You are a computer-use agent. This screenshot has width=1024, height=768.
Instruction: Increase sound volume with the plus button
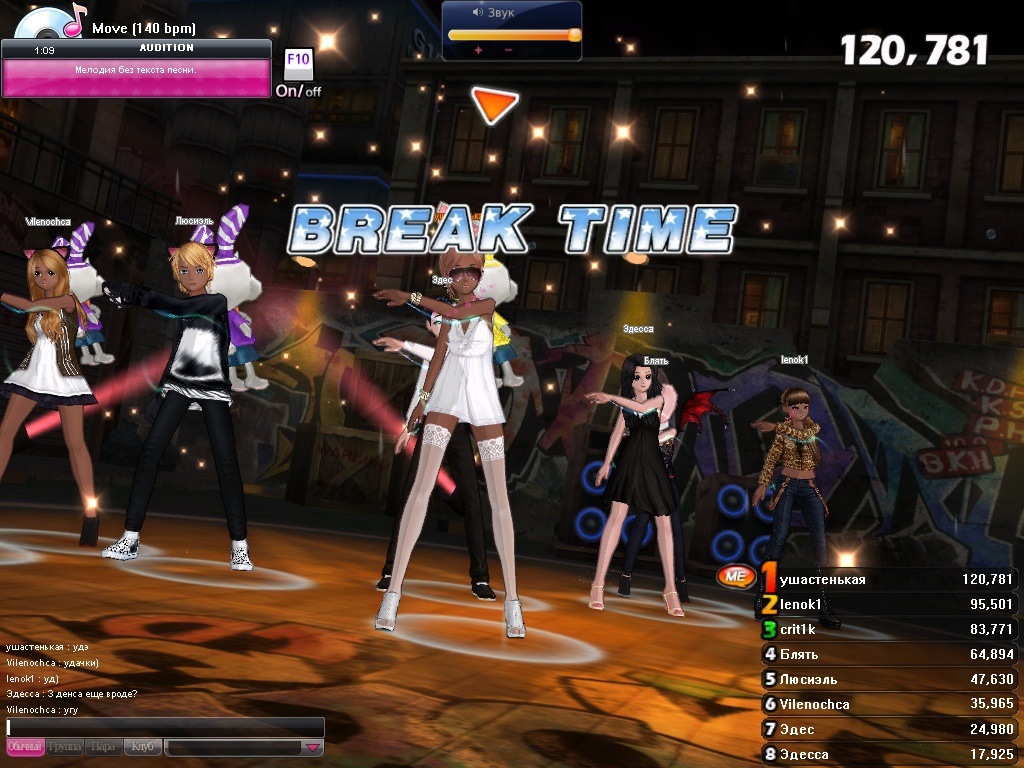tap(478, 50)
